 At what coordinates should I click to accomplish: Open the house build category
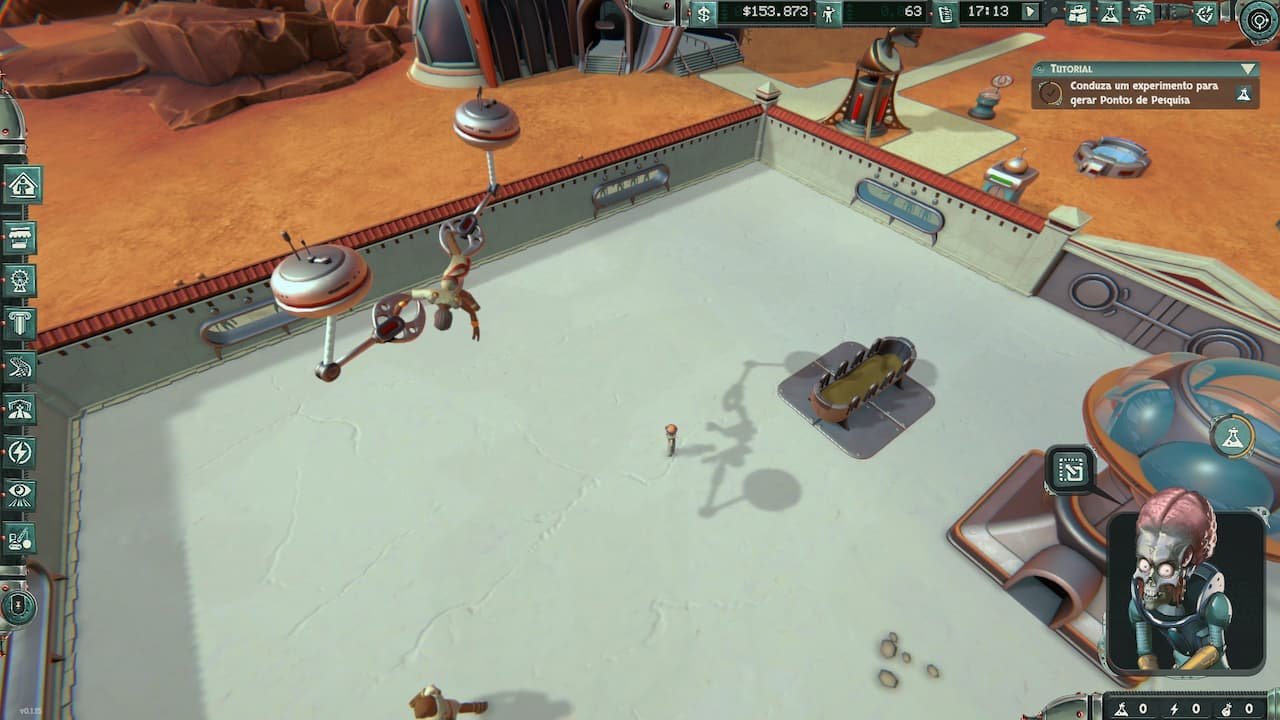pyautogui.click(x=22, y=185)
